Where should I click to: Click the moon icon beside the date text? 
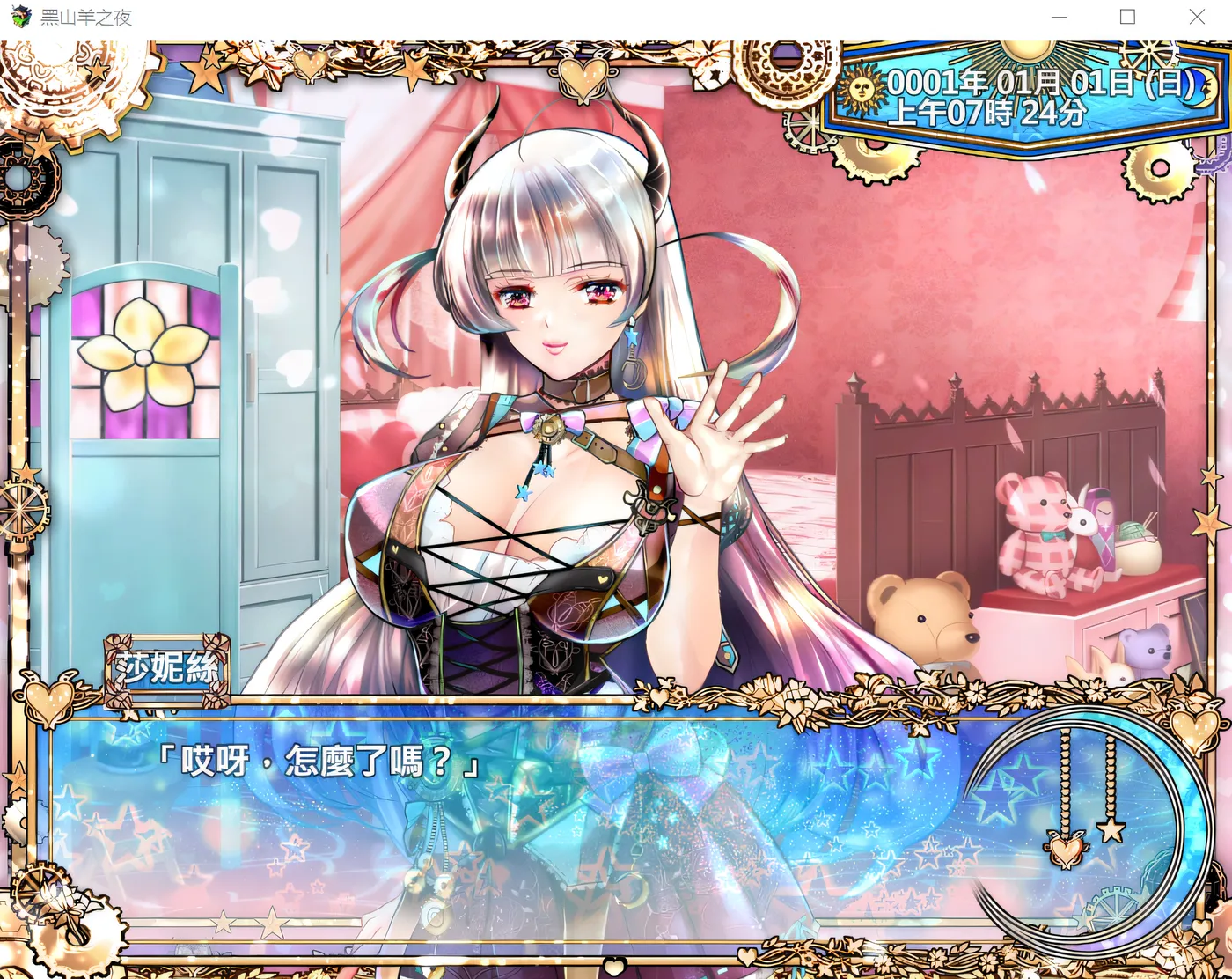1199,90
